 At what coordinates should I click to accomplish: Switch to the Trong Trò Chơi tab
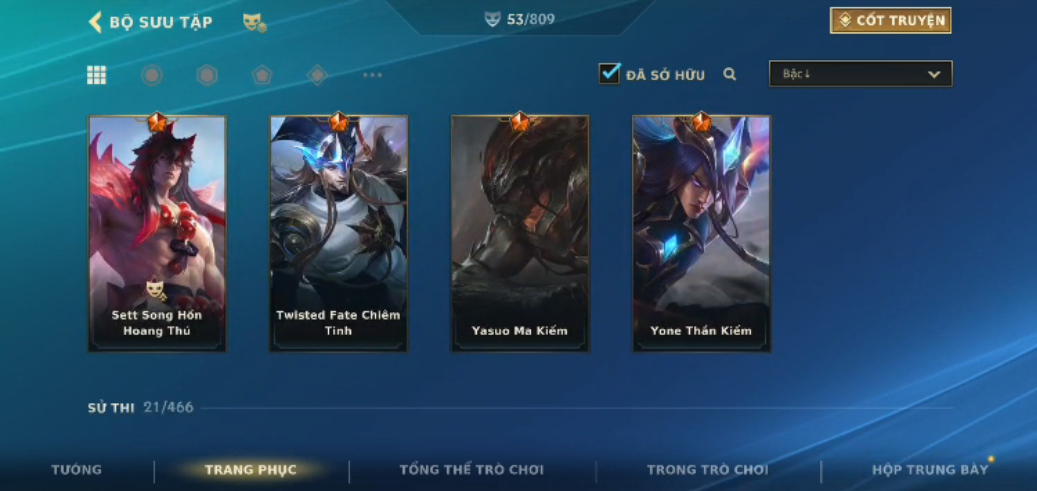click(707, 470)
